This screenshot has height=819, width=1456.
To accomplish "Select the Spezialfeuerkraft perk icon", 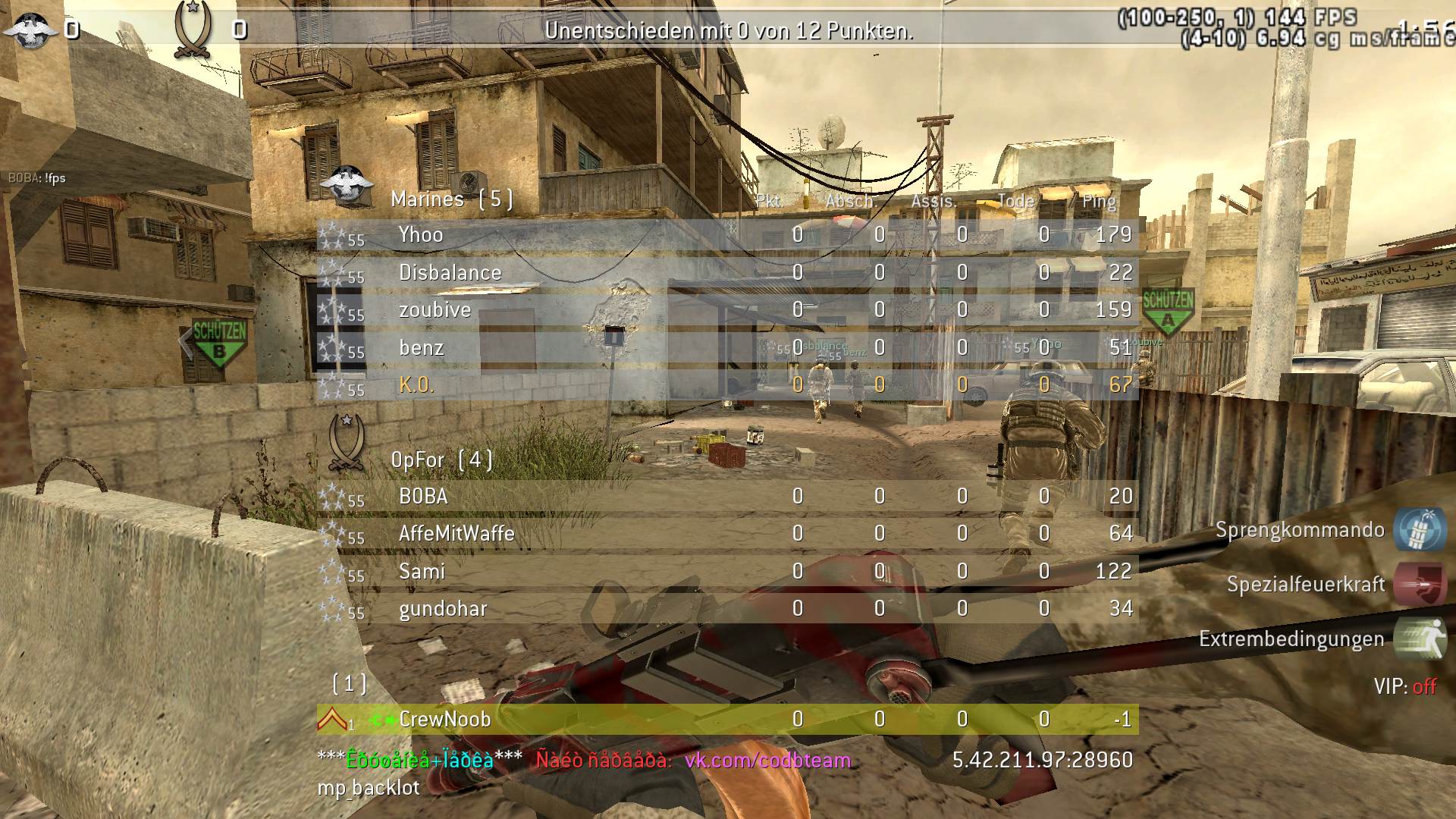I will (1419, 584).
